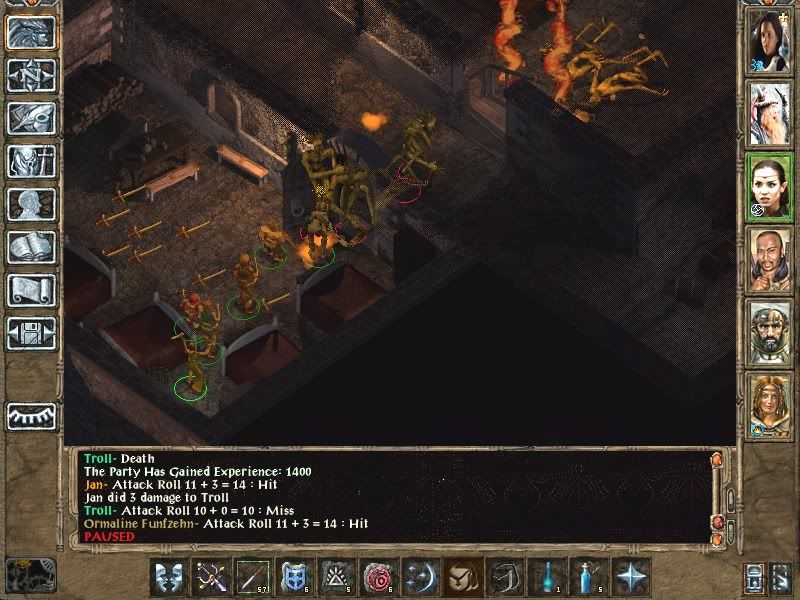Select the white-bearded character's portrait

[x=770, y=113]
